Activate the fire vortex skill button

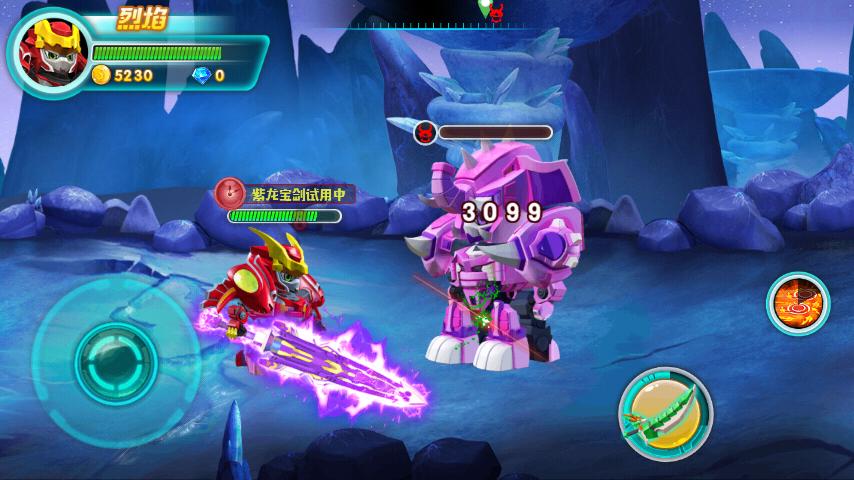798,303
